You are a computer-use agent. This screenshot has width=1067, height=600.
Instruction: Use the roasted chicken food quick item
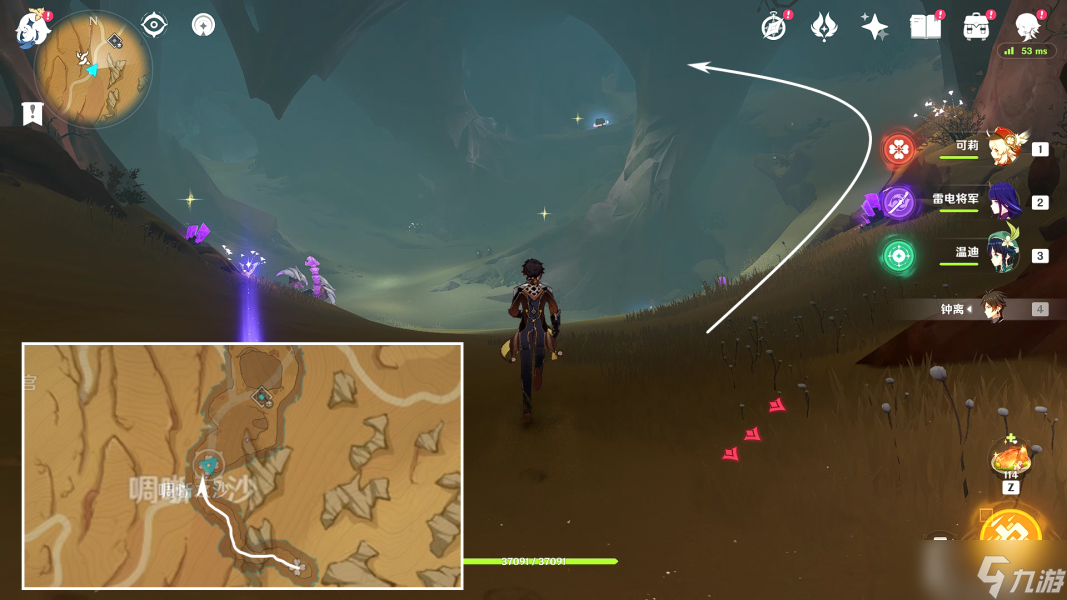(x=1010, y=460)
